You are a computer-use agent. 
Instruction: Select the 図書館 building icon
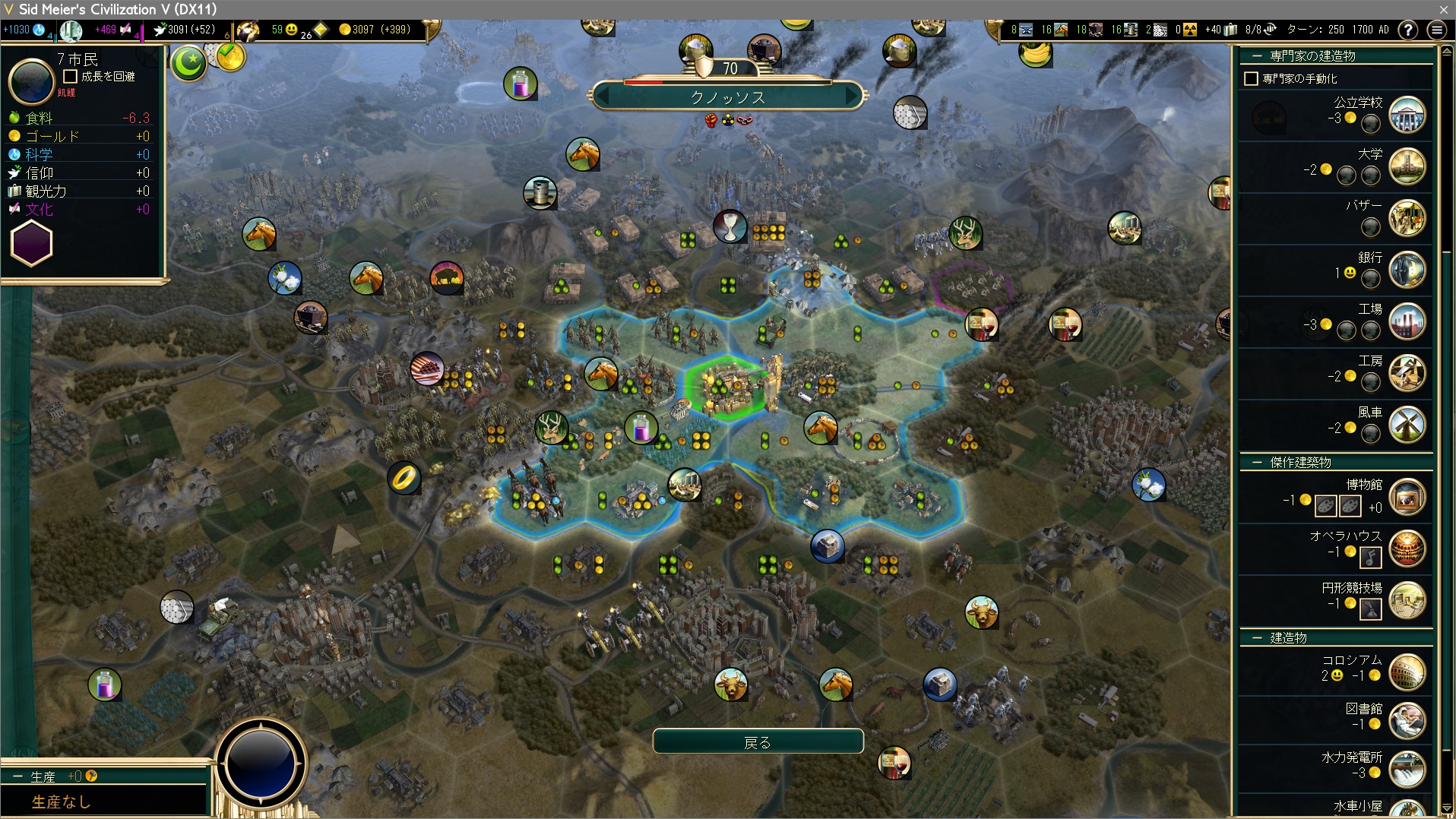(1407, 720)
